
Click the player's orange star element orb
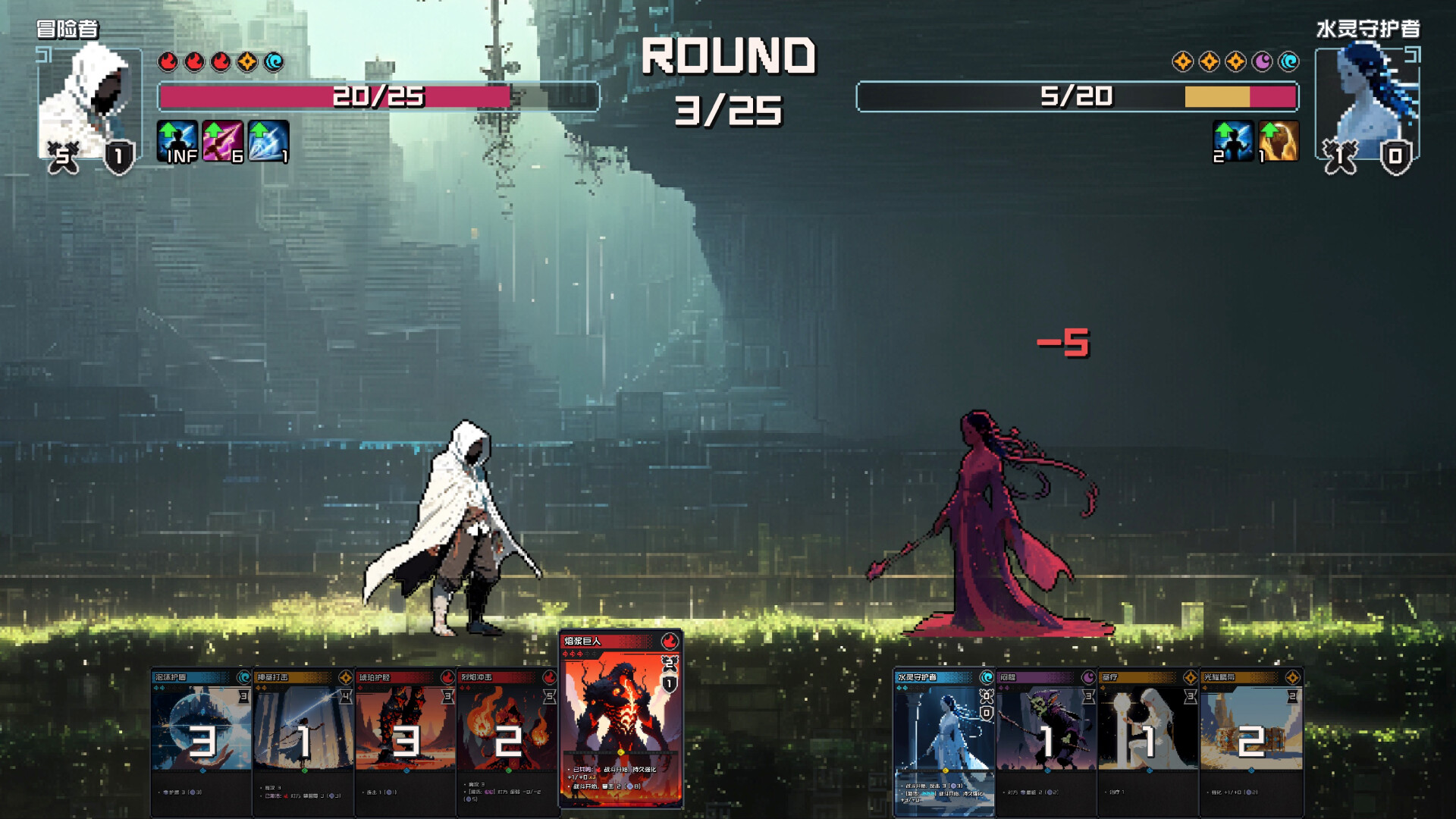tap(247, 61)
